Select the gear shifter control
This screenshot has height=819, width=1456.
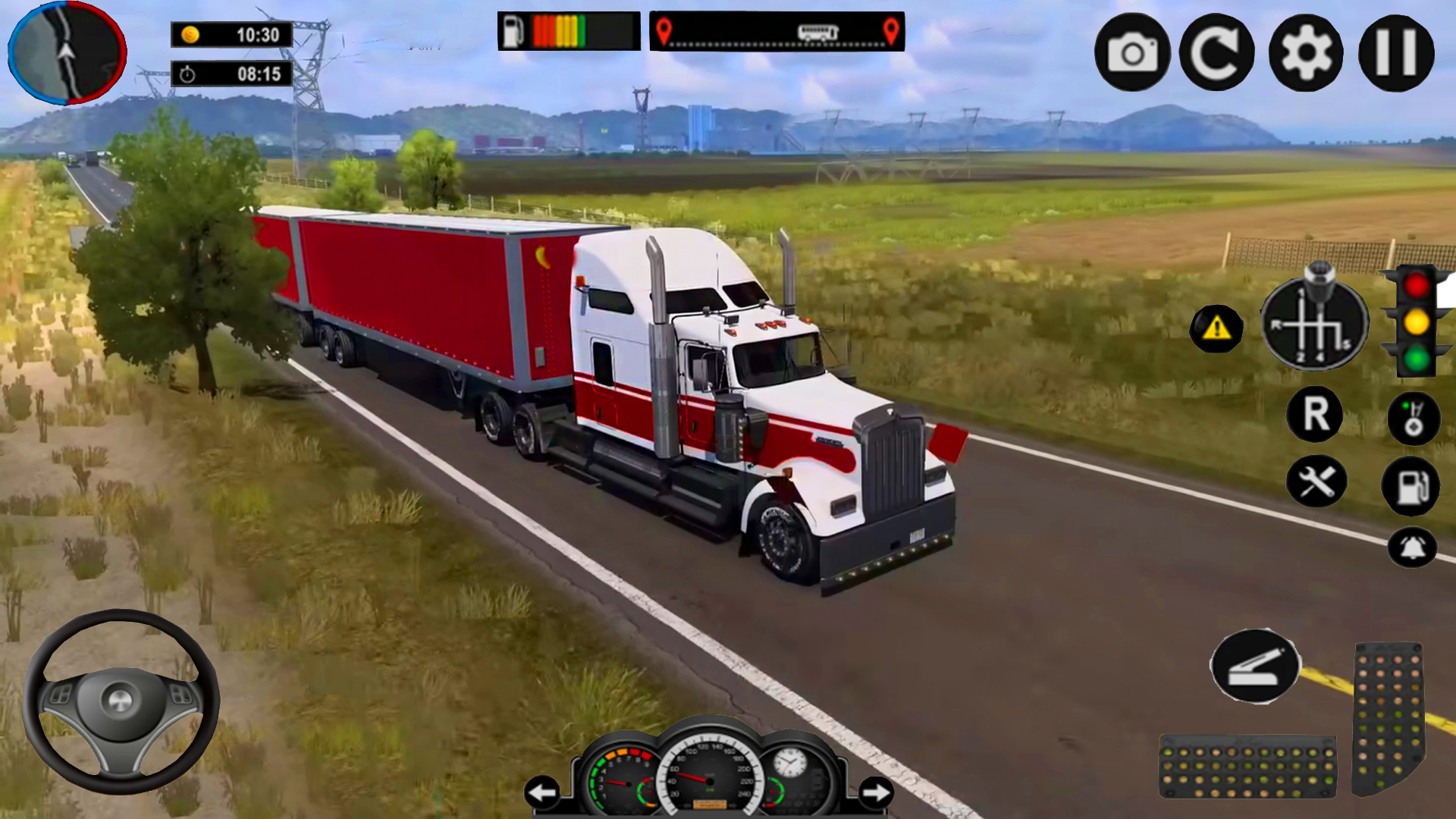pyautogui.click(x=1316, y=324)
